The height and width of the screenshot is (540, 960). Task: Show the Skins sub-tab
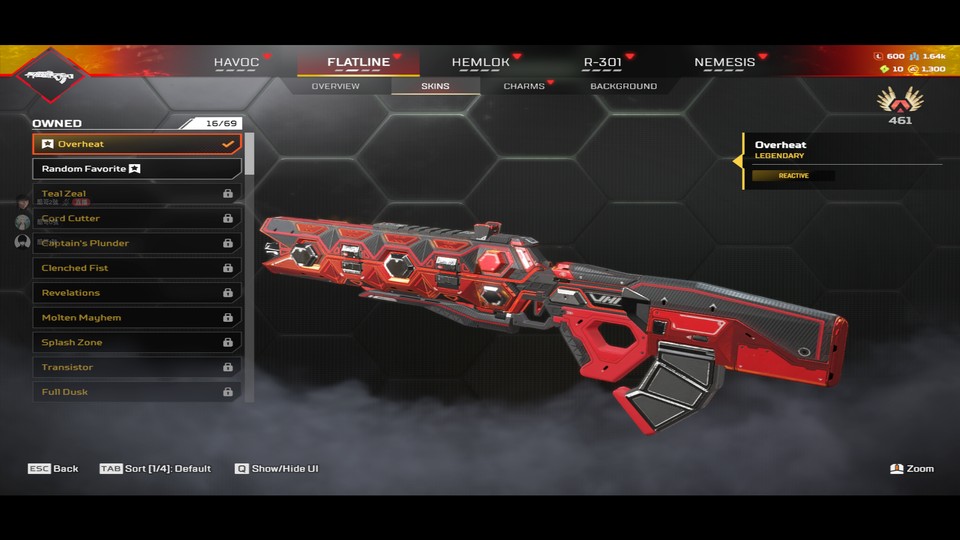coord(435,86)
